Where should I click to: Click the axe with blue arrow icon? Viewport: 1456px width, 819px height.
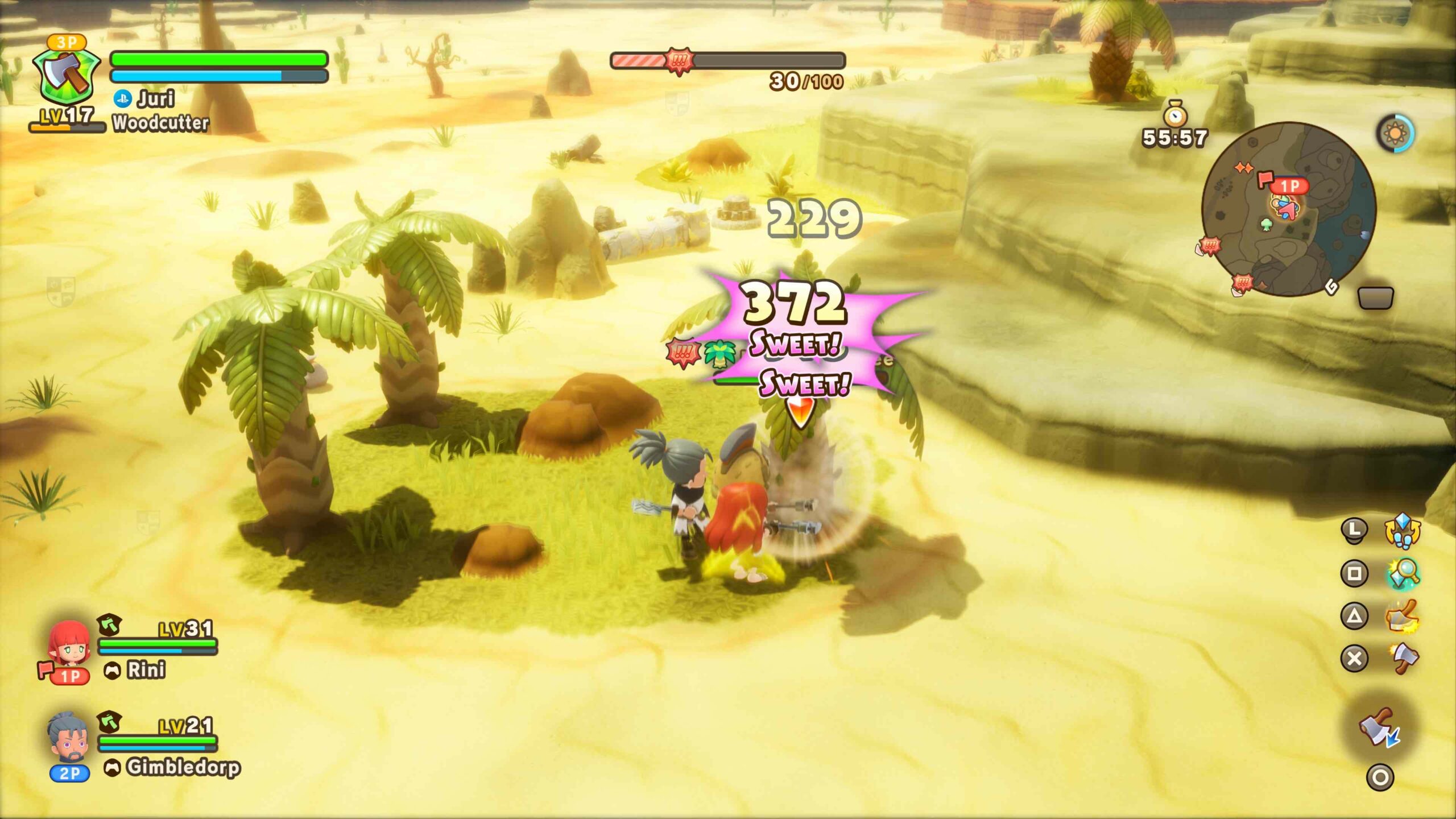tap(1379, 728)
